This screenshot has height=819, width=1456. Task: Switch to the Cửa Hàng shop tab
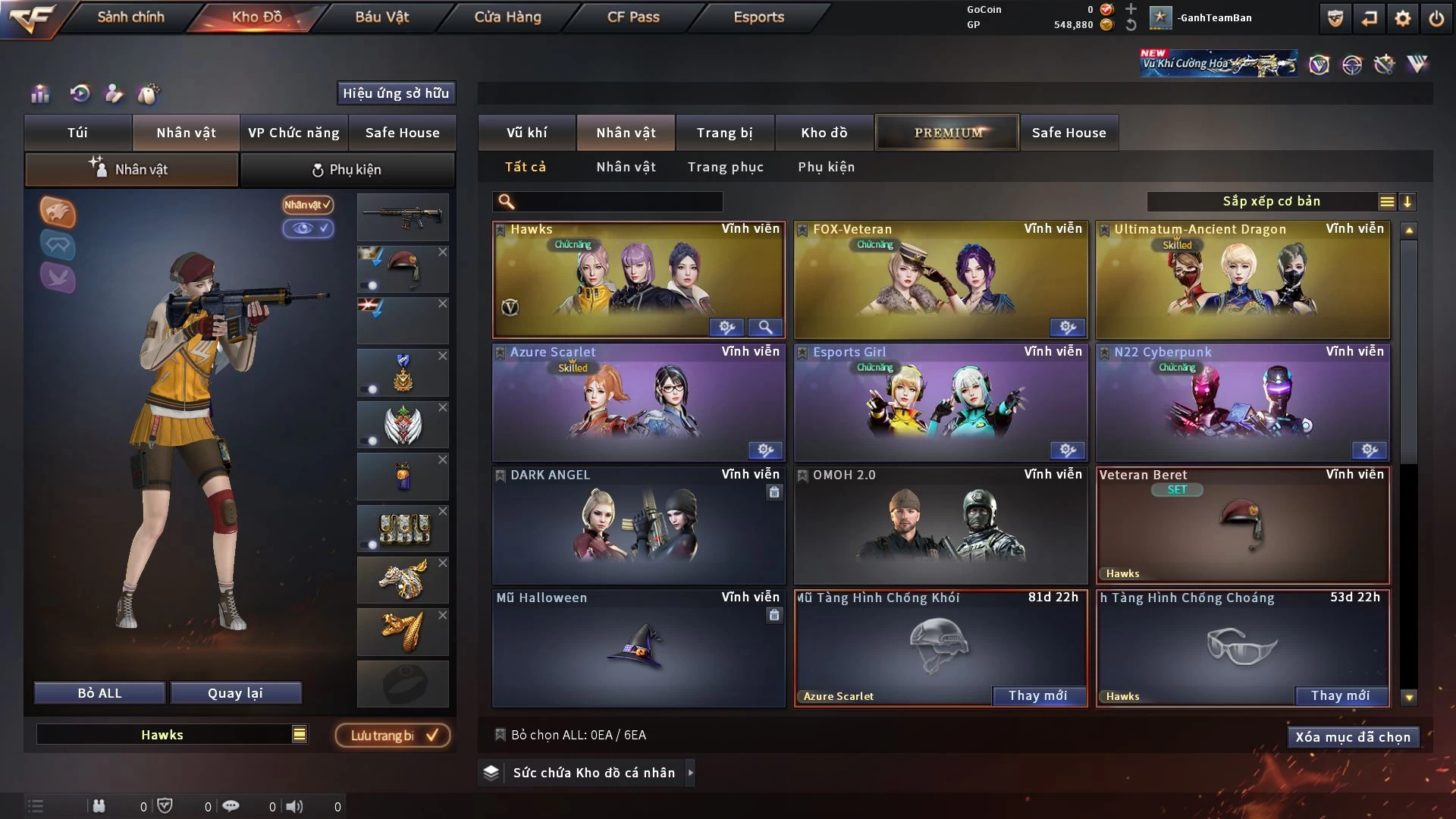[x=507, y=17]
